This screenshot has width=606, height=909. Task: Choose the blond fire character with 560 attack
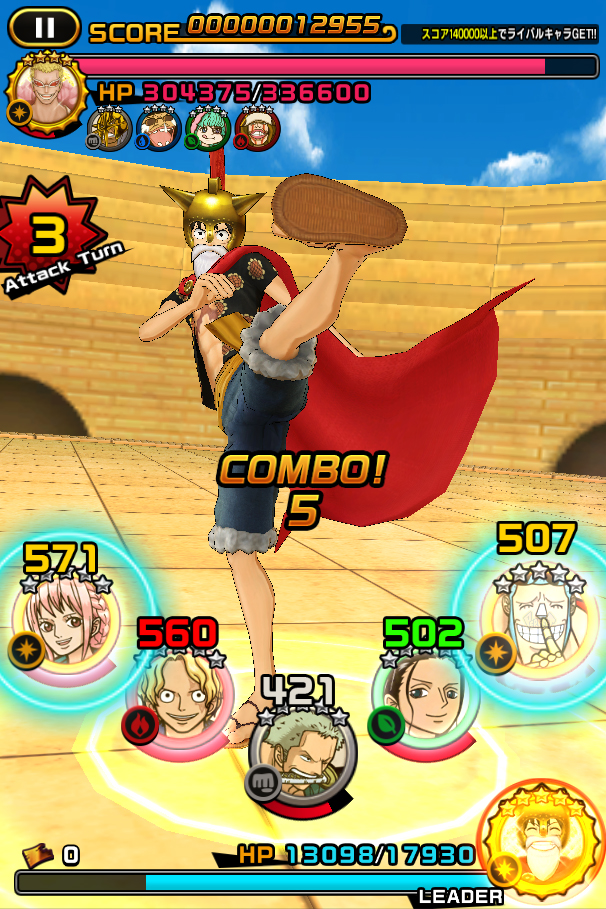[180, 691]
